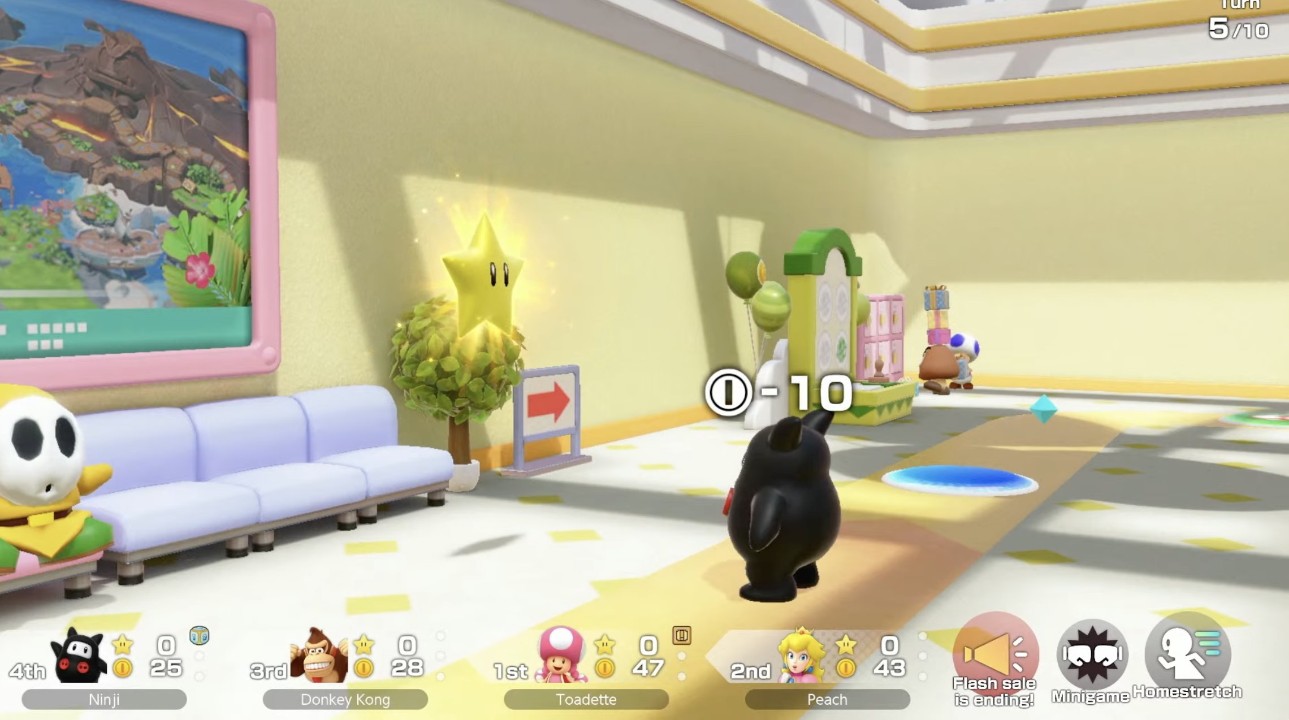Select Donkey Kong's player portrait
This screenshot has height=720, width=1289.
click(319, 656)
